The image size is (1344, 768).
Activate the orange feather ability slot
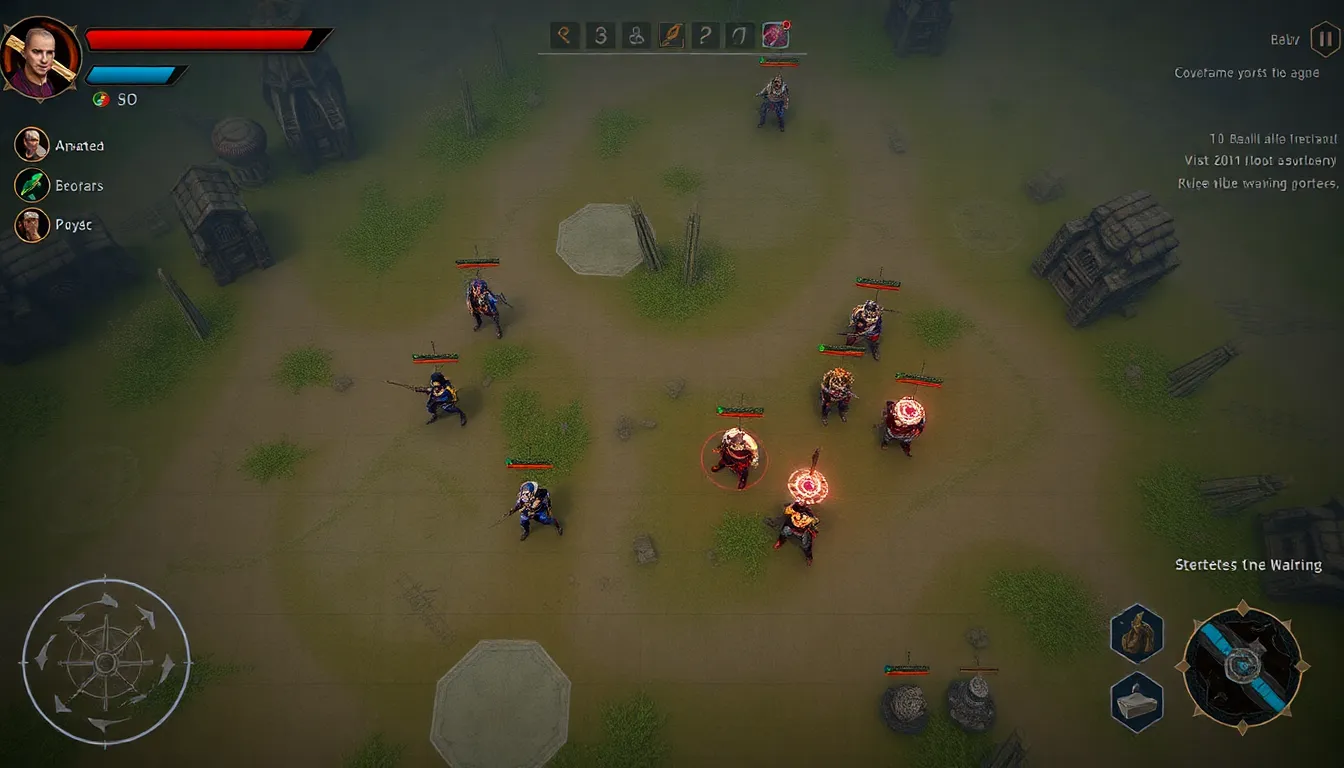click(669, 36)
